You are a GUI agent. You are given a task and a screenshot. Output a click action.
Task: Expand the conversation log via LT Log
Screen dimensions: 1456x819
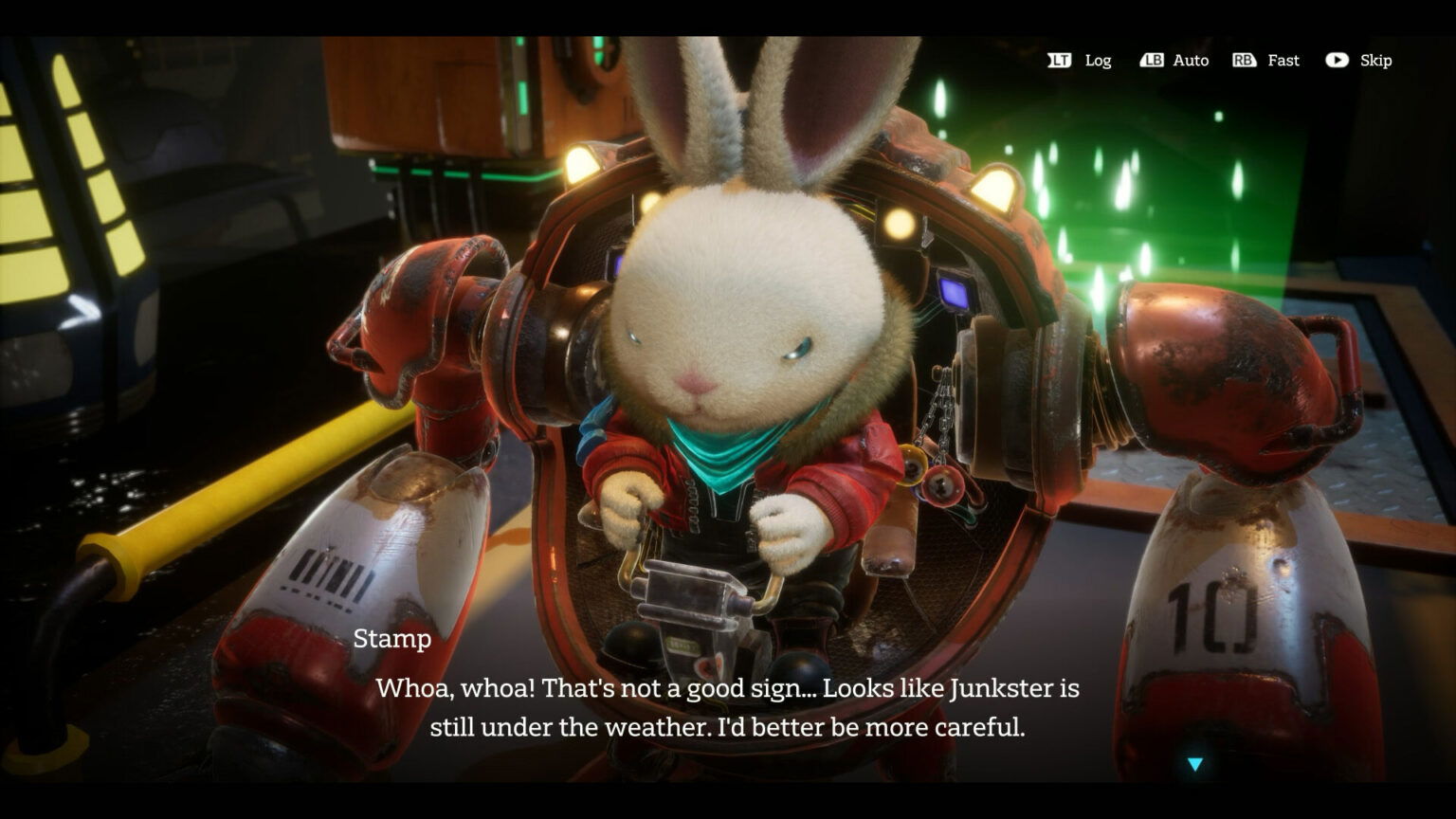1081,60
